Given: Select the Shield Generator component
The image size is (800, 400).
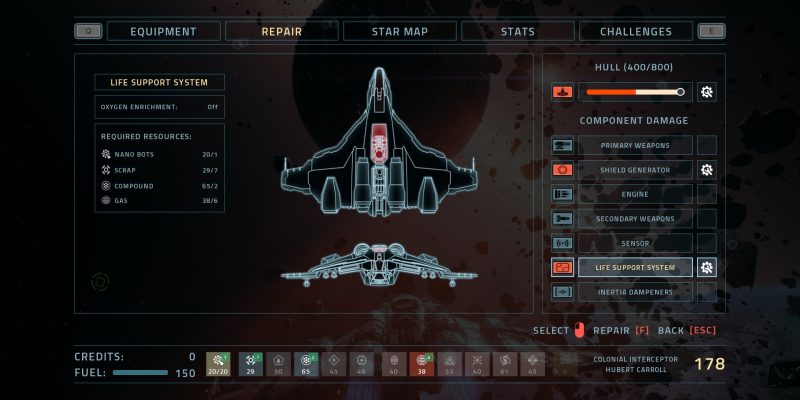Looking at the screenshot, I should [x=635, y=170].
